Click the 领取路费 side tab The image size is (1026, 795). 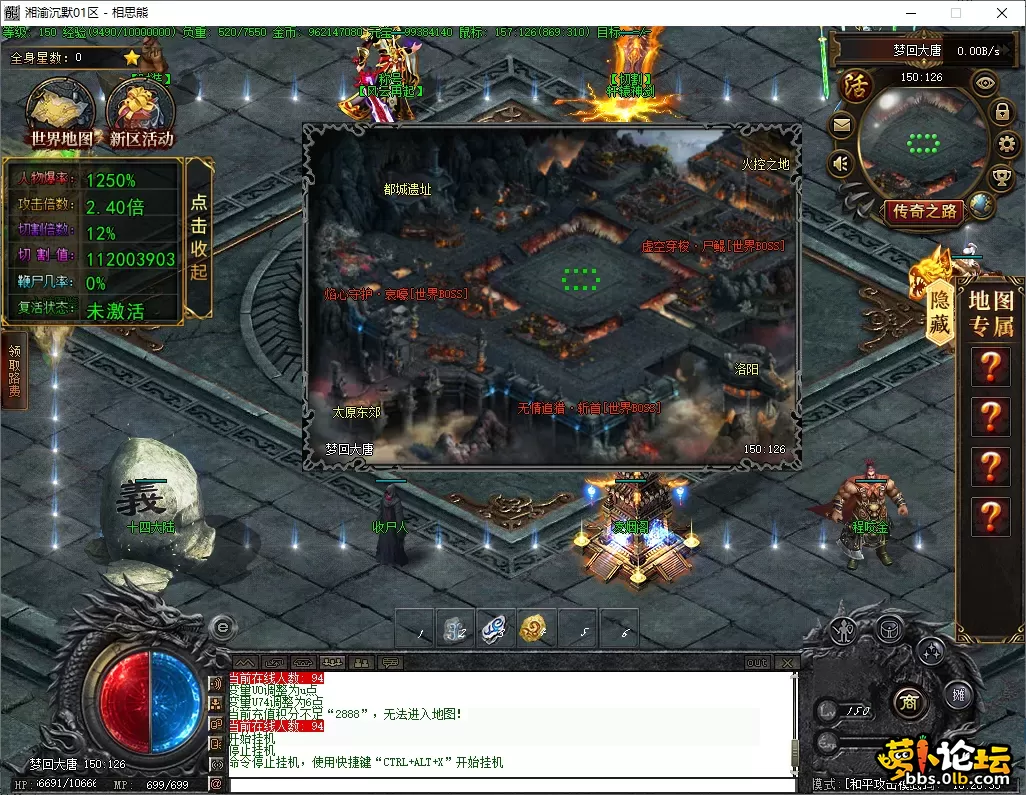tap(15, 371)
